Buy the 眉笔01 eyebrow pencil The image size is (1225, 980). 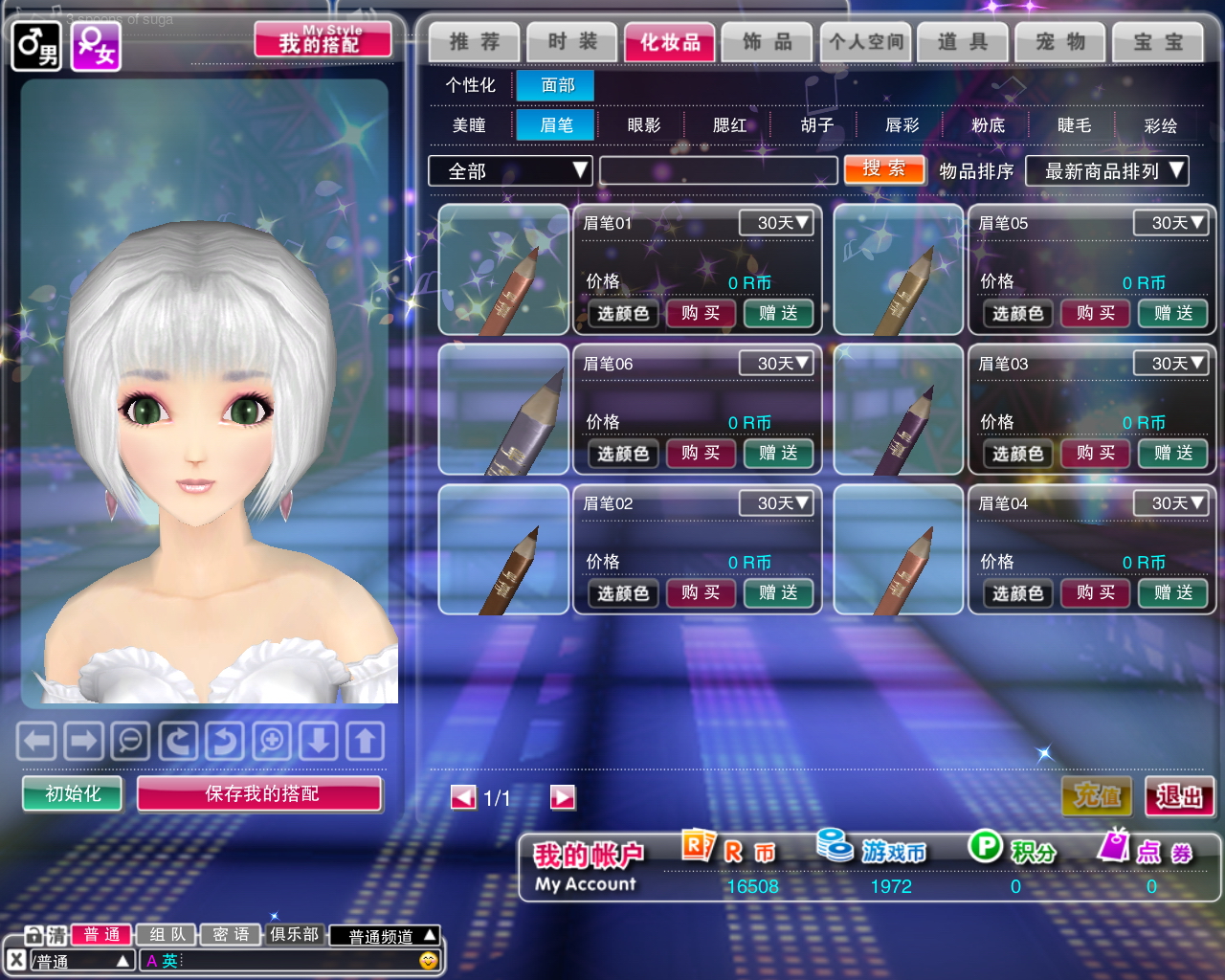[701, 313]
